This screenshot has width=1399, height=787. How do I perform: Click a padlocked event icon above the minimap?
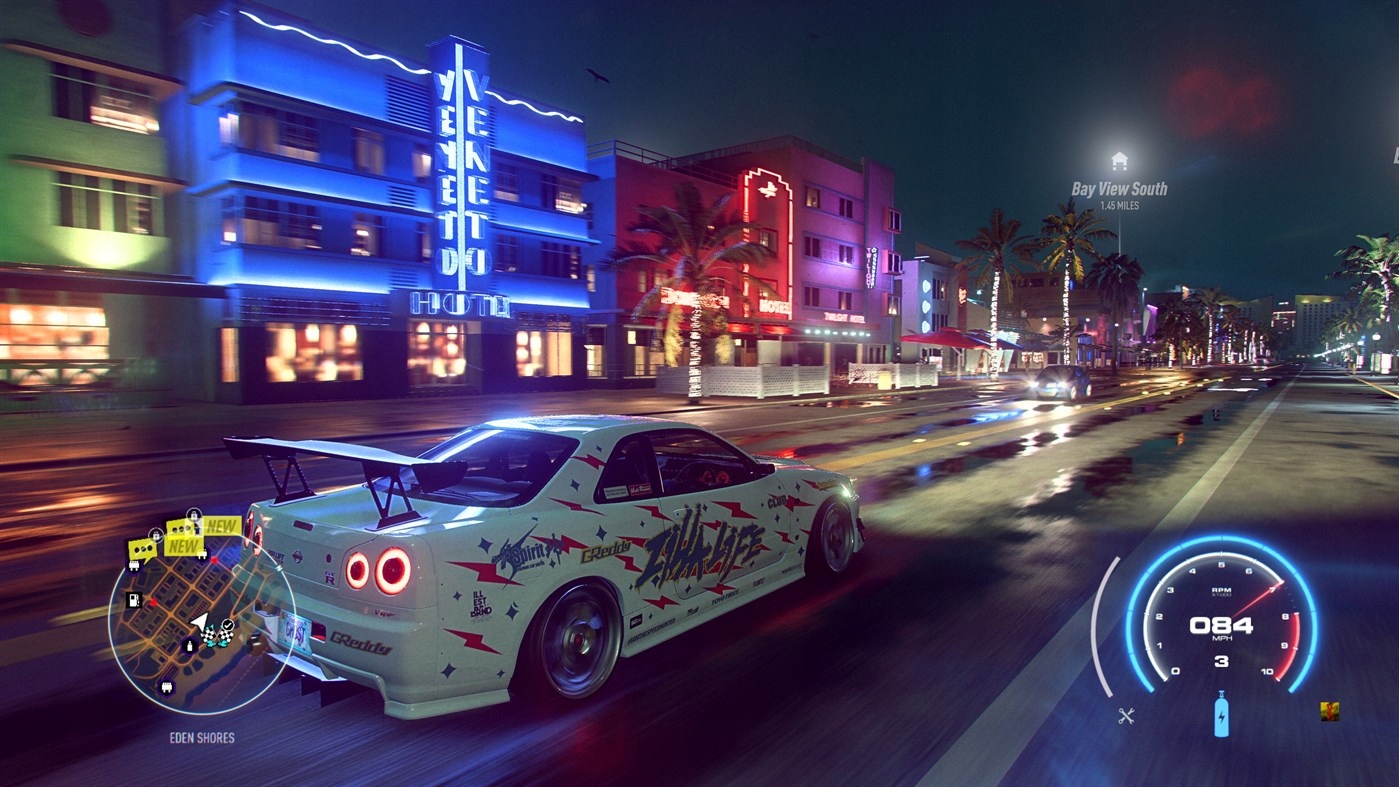click(x=193, y=513)
